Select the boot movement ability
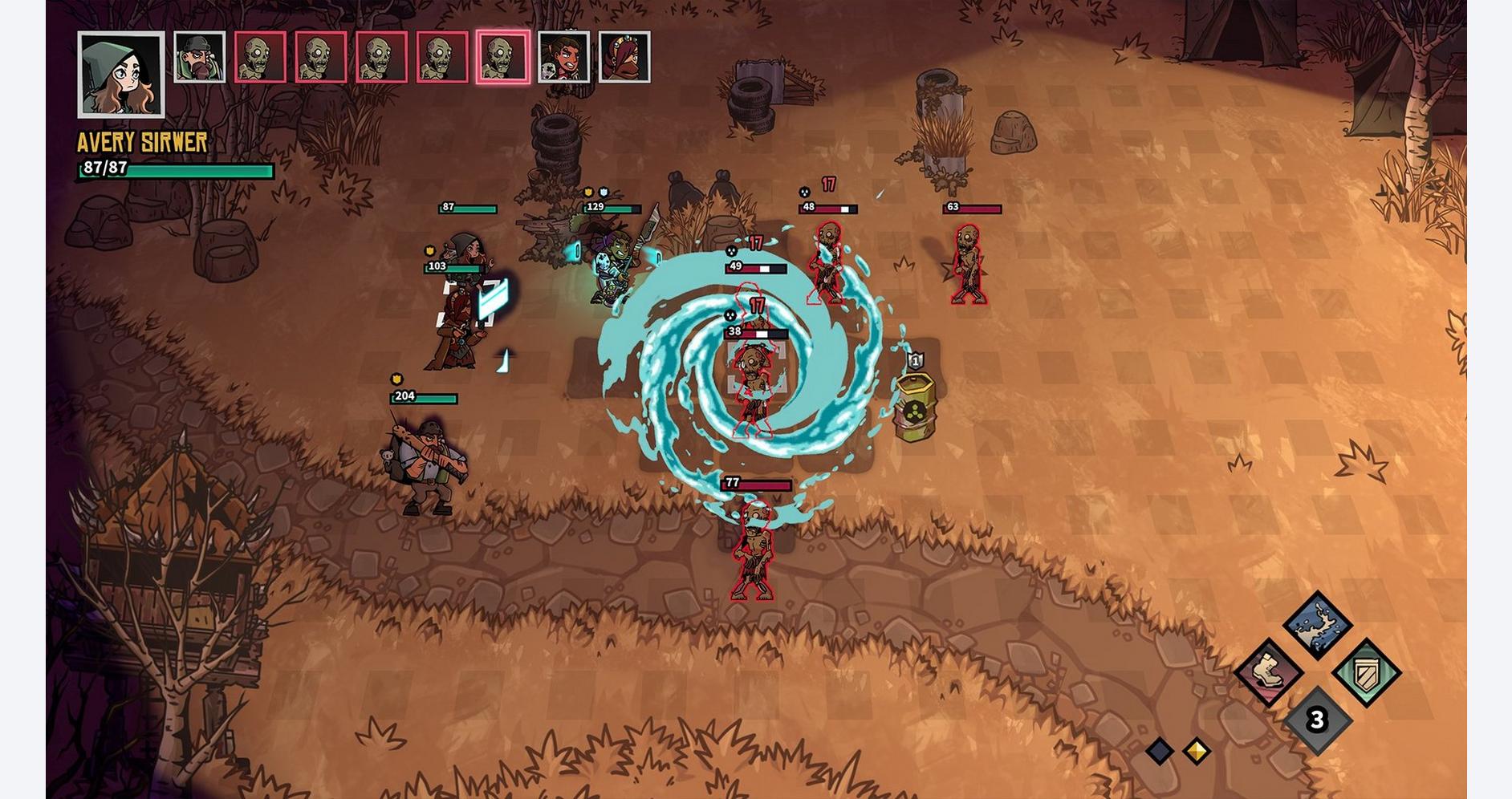This screenshot has width=1512, height=799. [x=1268, y=672]
